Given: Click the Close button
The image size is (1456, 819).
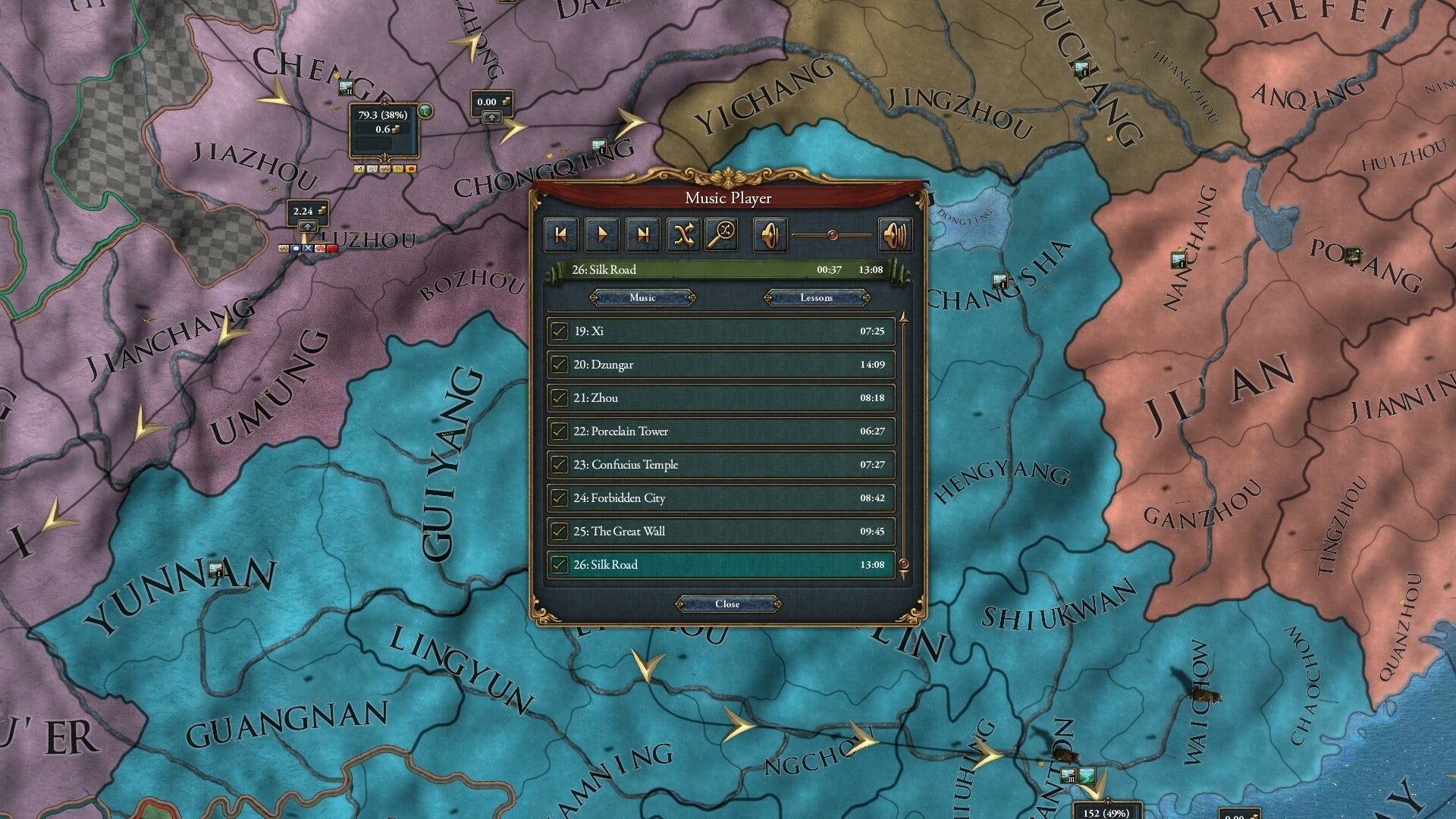Looking at the screenshot, I should pos(727,604).
